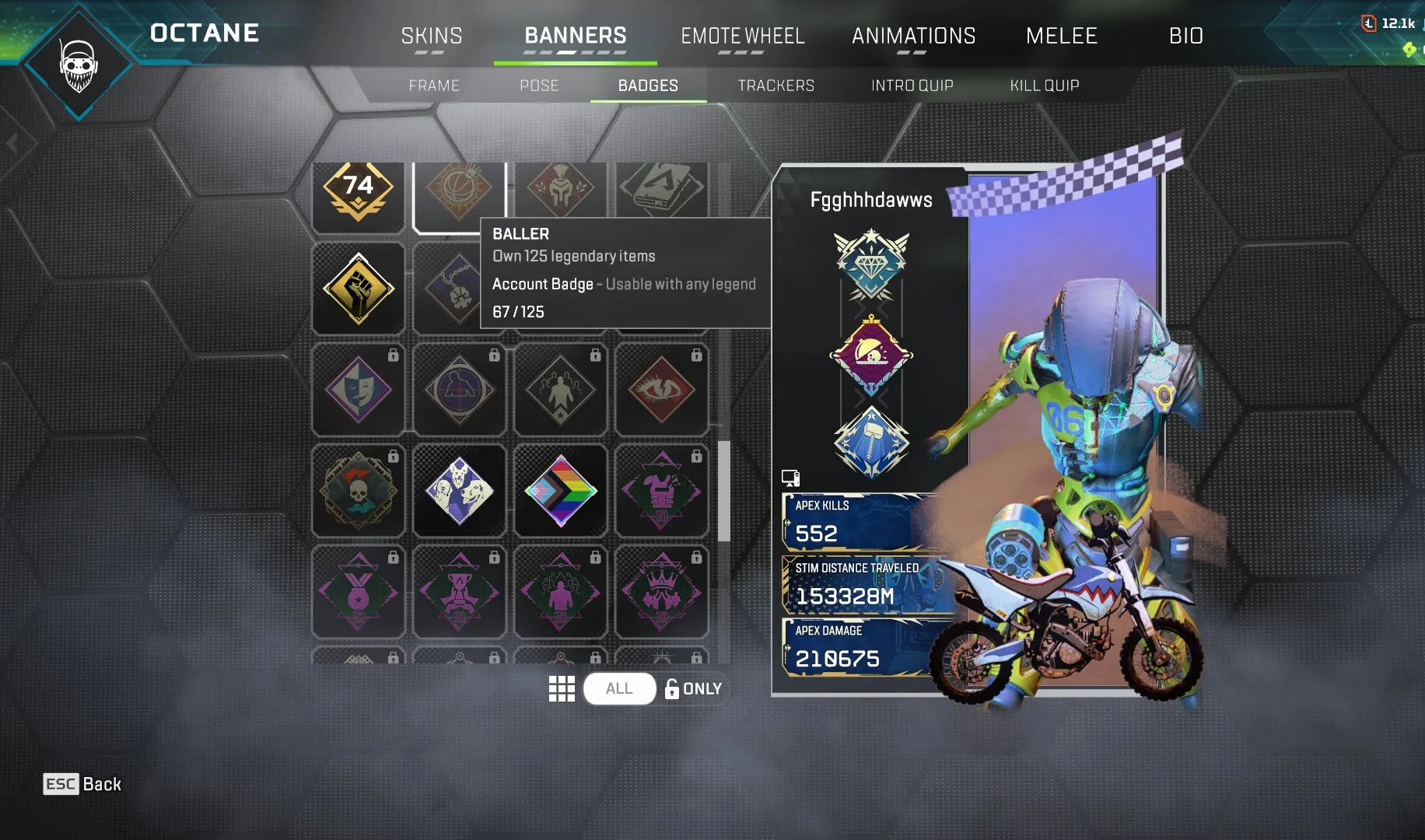Open the grid view icon near filters
The height and width of the screenshot is (840, 1425).
[562, 688]
